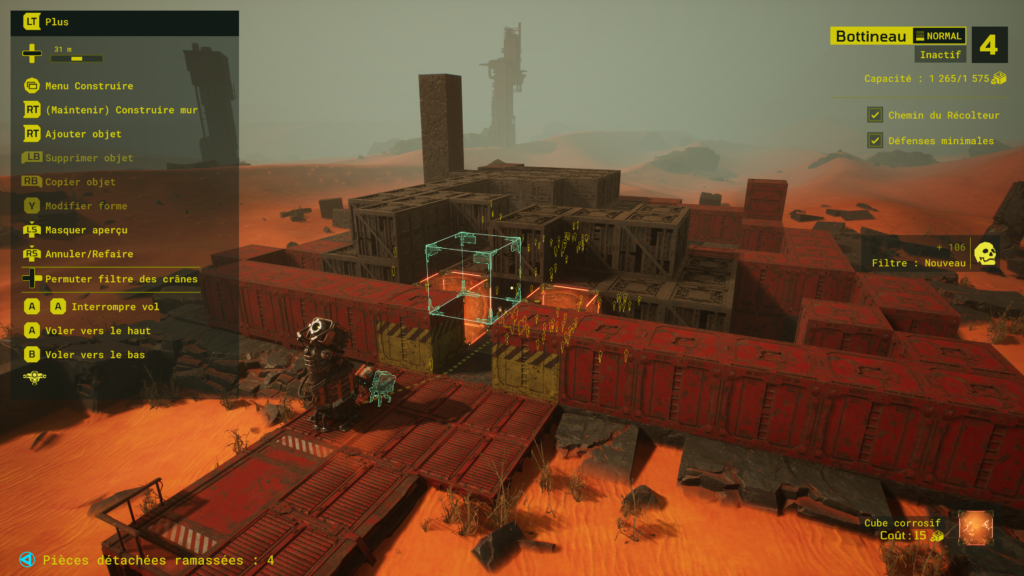Click the skull filter icon
This screenshot has height=576, width=1024.
click(x=985, y=254)
